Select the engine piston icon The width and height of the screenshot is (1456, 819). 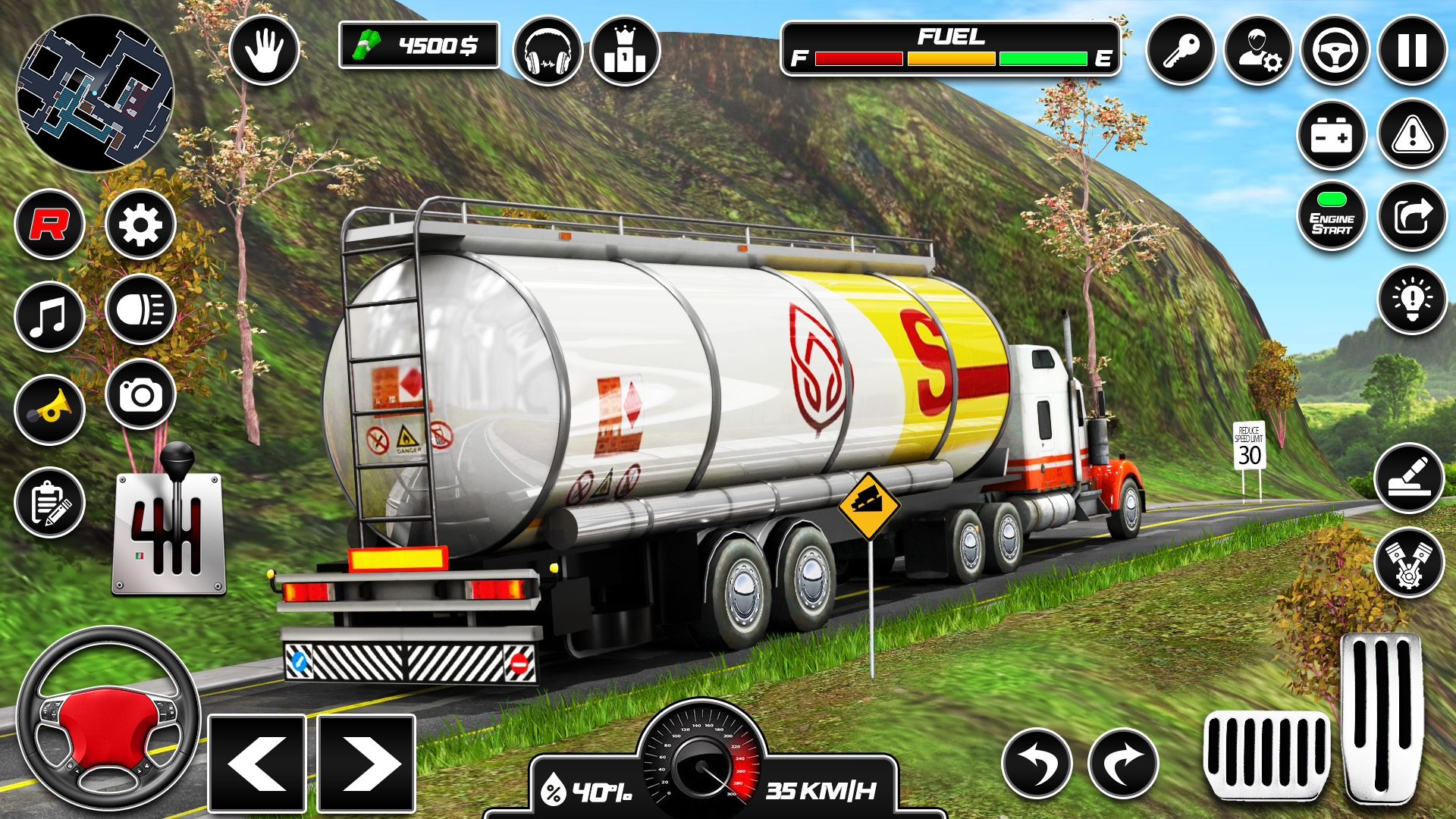(x=1410, y=565)
